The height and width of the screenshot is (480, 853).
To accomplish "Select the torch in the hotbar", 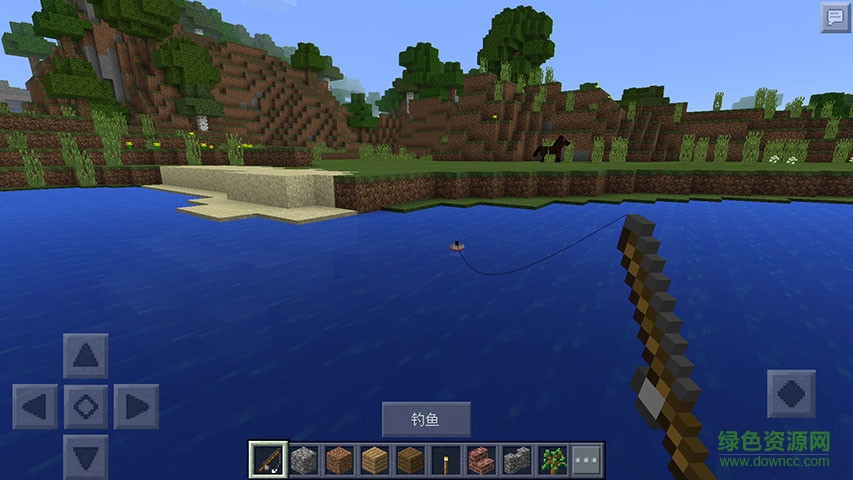I will coord(445,460).
